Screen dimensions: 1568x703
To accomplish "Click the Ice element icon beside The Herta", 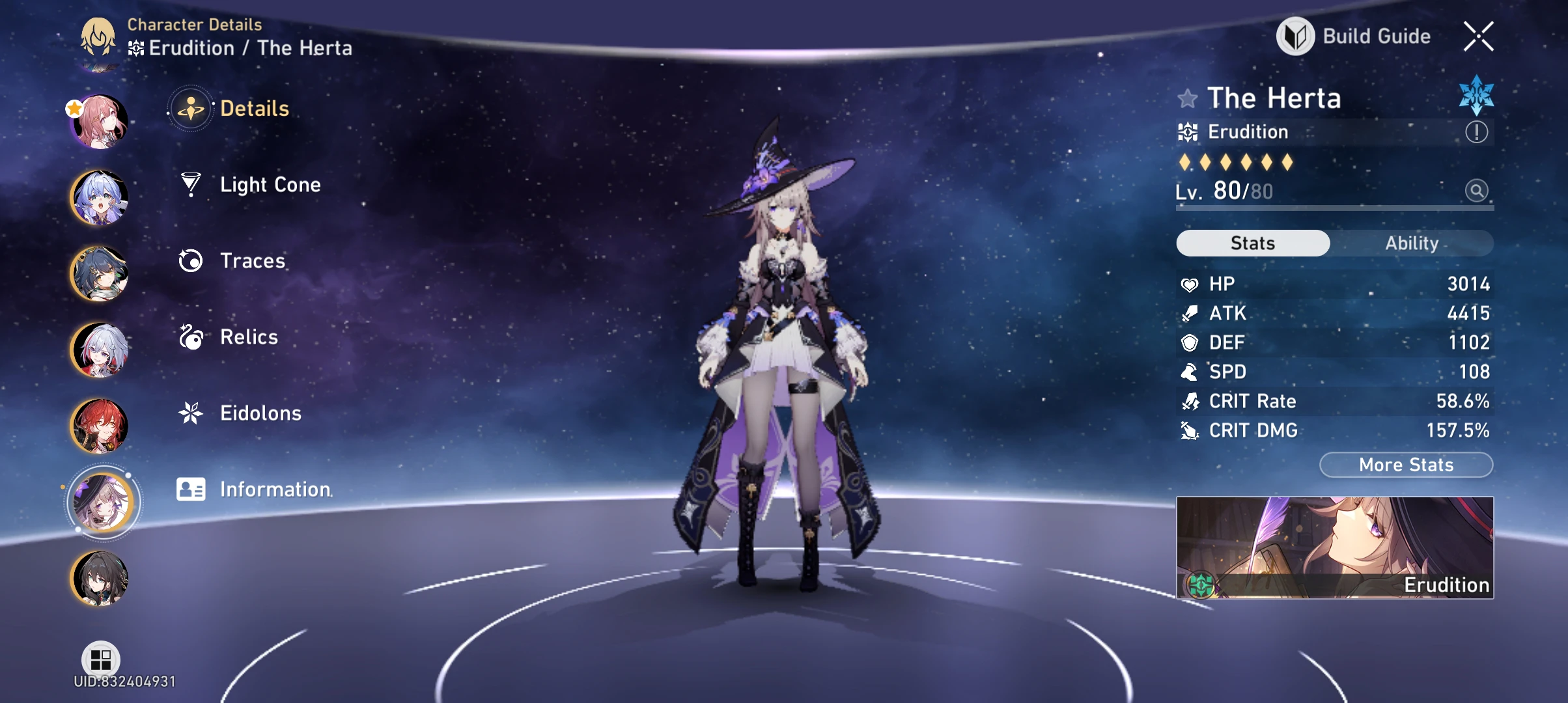I will [1477, 96].
